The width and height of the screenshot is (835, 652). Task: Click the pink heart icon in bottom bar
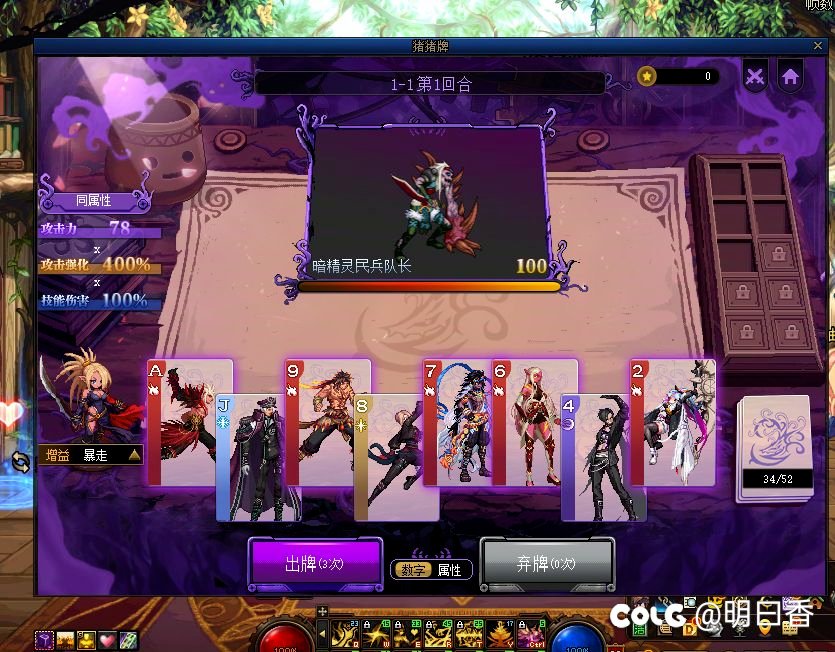(x=107, y=640)
